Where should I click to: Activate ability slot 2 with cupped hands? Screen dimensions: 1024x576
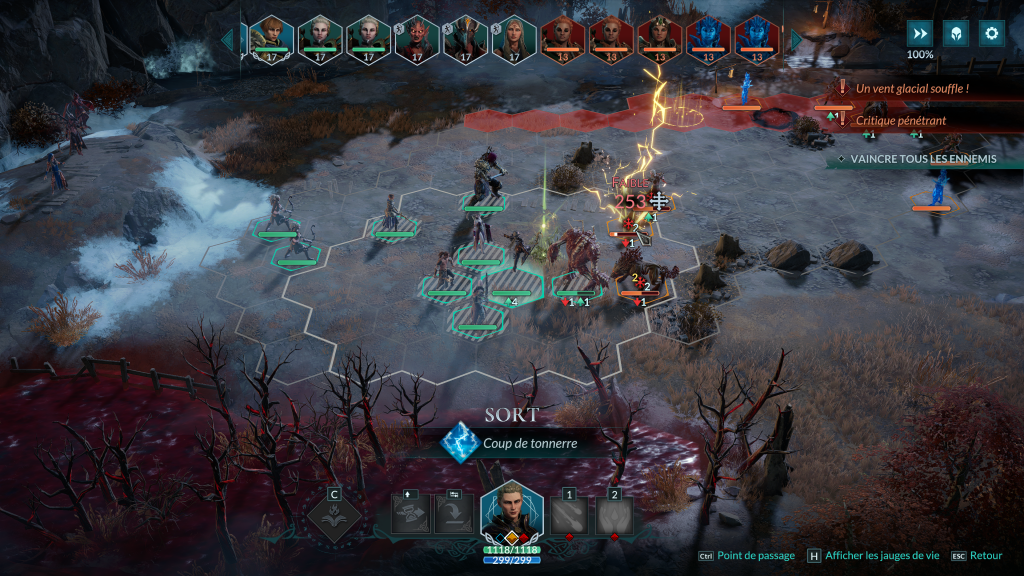(614, 516)
